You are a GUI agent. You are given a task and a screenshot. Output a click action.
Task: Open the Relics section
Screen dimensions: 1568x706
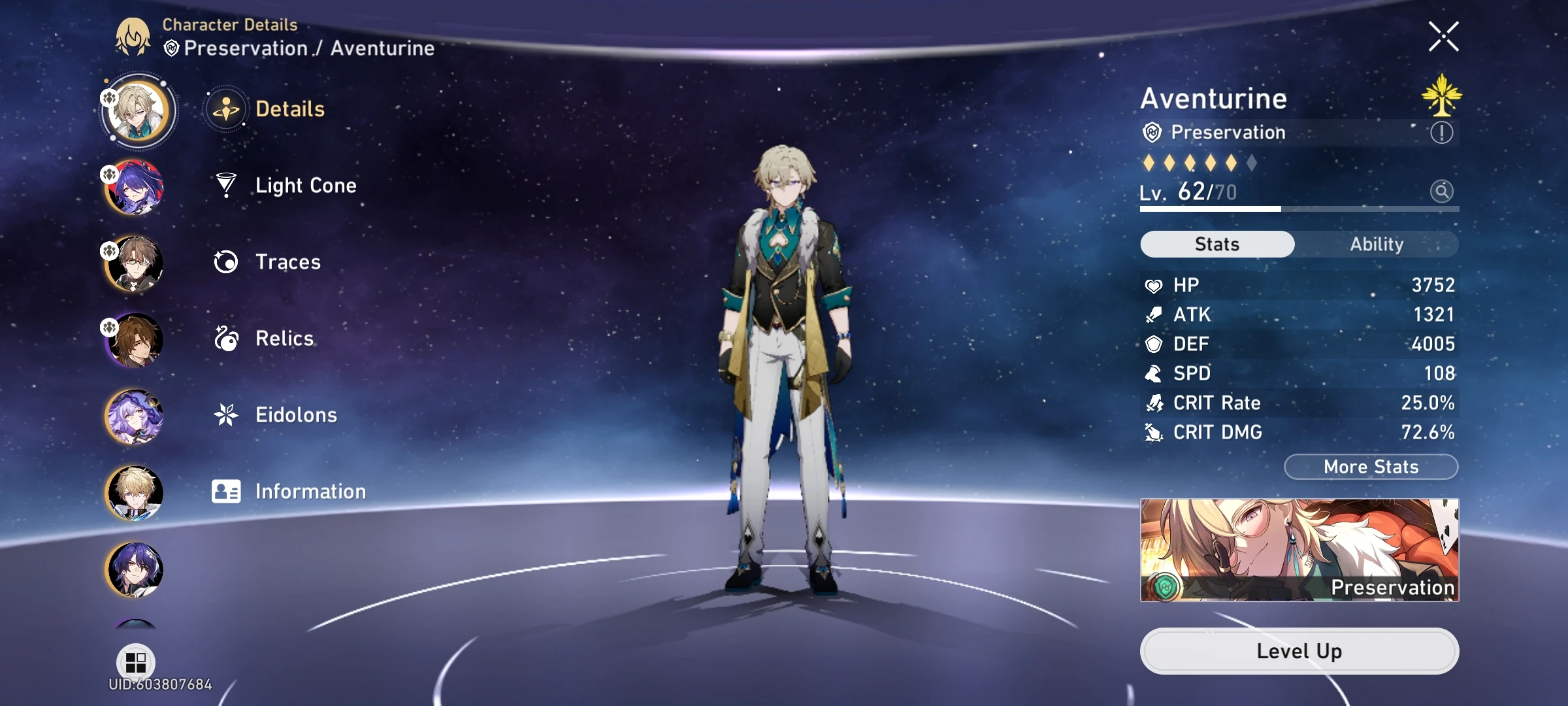pyautogui.click(x=284, y=339)
